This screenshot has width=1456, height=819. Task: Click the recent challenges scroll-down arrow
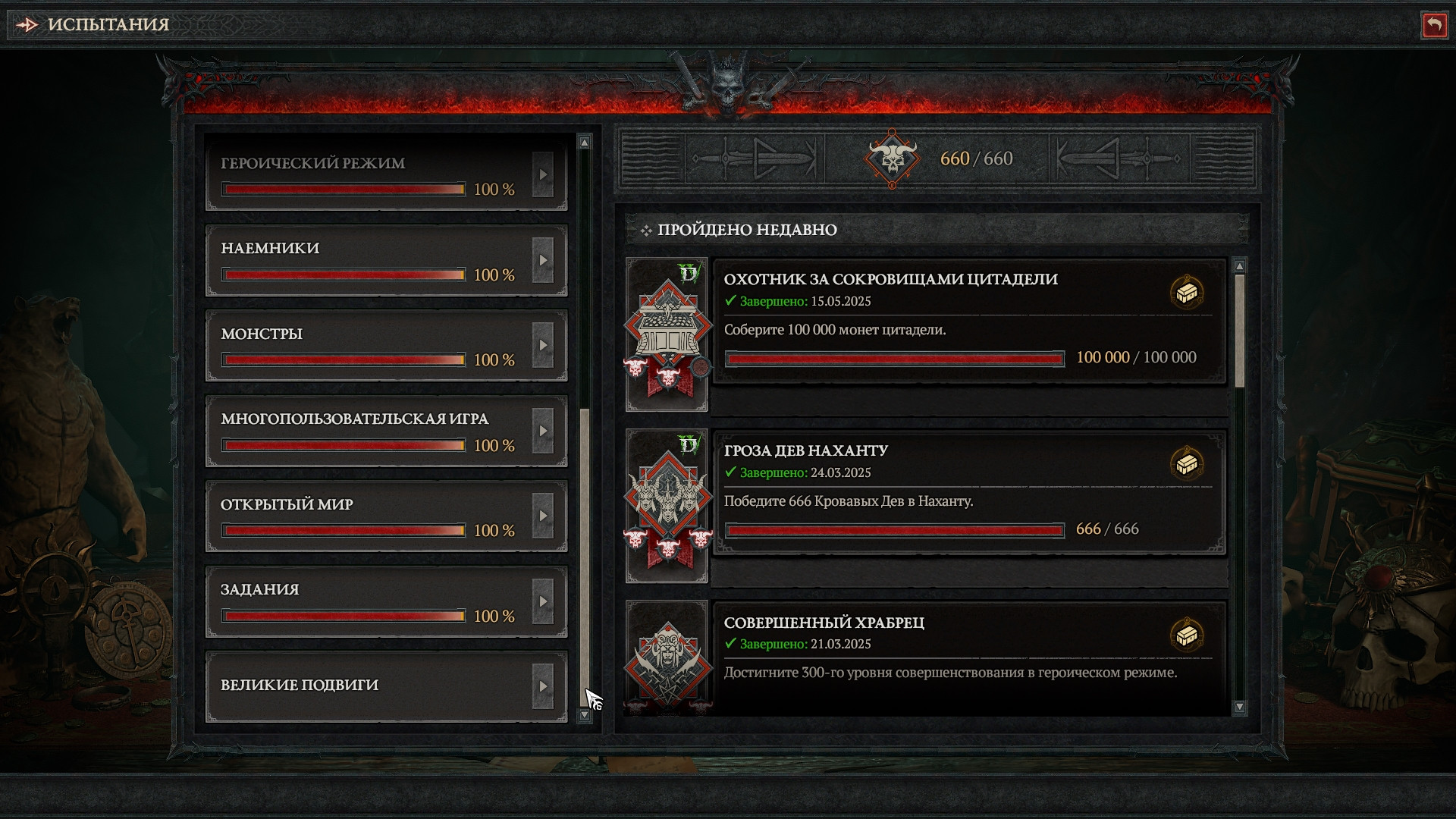pyautogui.click(x=1240, y=707)
